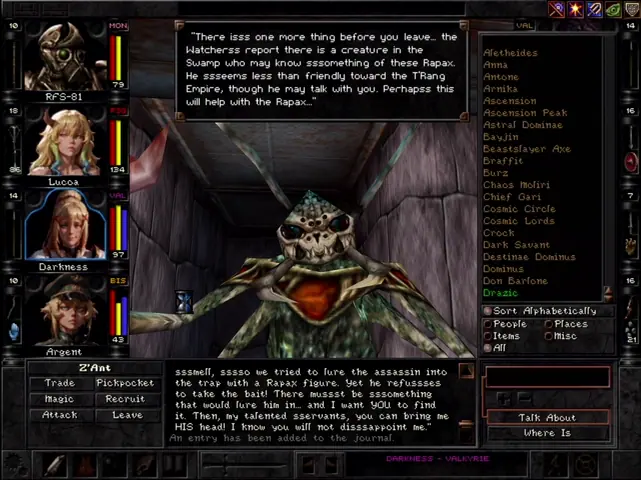Select Lucoa's character portrait
This screenshot has height=480, width=641.
(x=64, y=142)
